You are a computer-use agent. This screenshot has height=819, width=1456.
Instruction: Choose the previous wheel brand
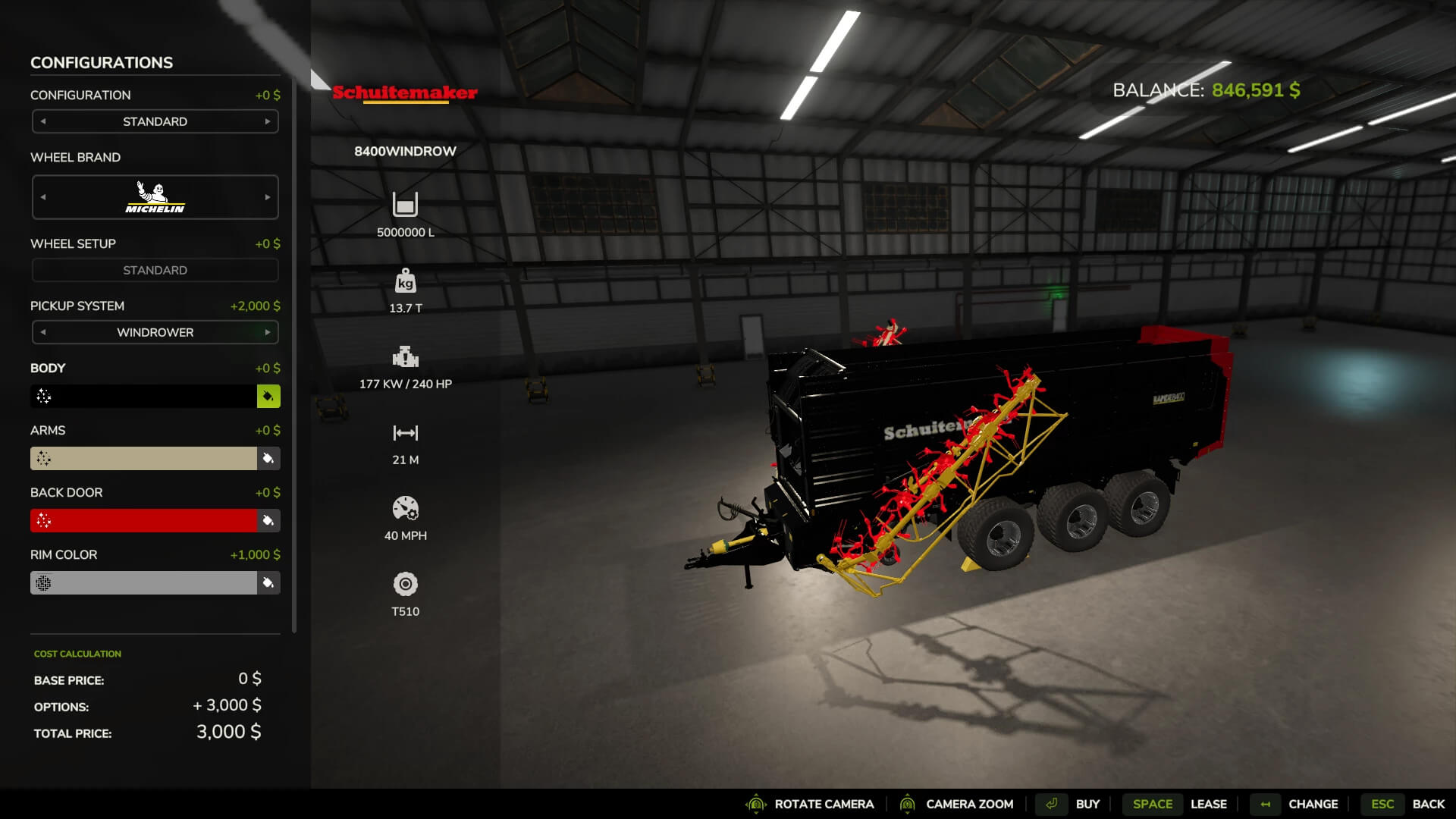(x=43, y=197)
